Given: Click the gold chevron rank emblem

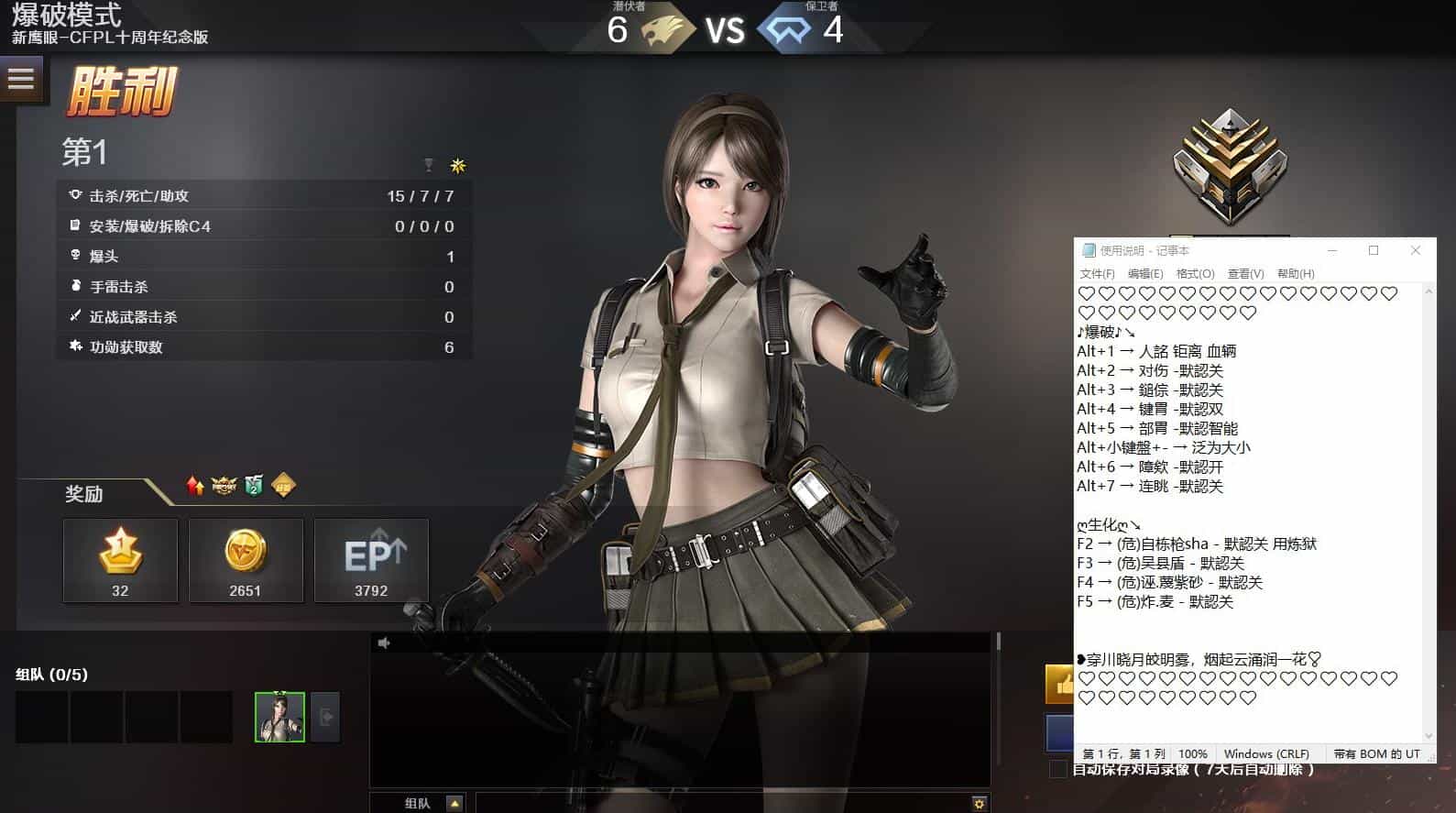Looking at the screenshot, I should coord(1230,167).
